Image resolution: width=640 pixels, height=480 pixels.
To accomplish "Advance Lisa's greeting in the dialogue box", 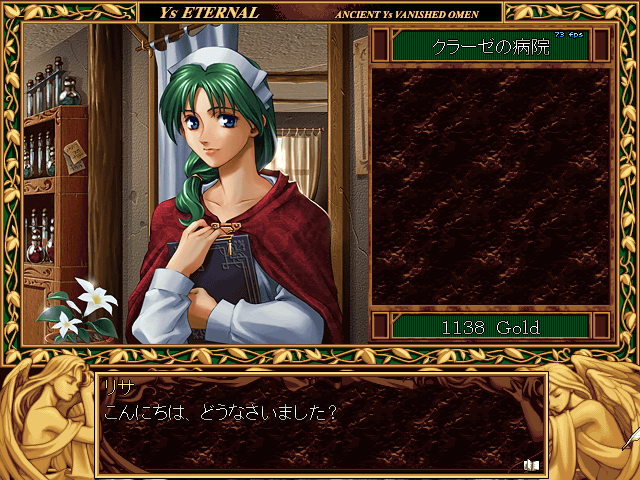I will (x=320, y=425).
